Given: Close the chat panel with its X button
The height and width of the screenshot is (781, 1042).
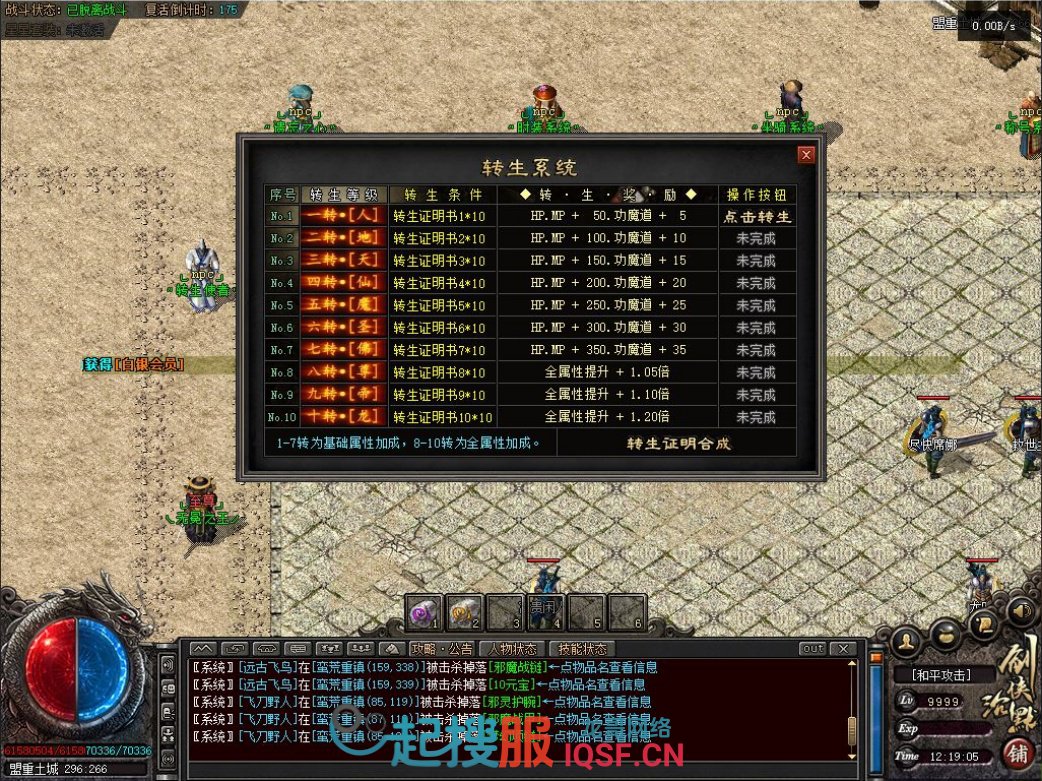Looking at the screenshot, I should (x=844, y=649).
